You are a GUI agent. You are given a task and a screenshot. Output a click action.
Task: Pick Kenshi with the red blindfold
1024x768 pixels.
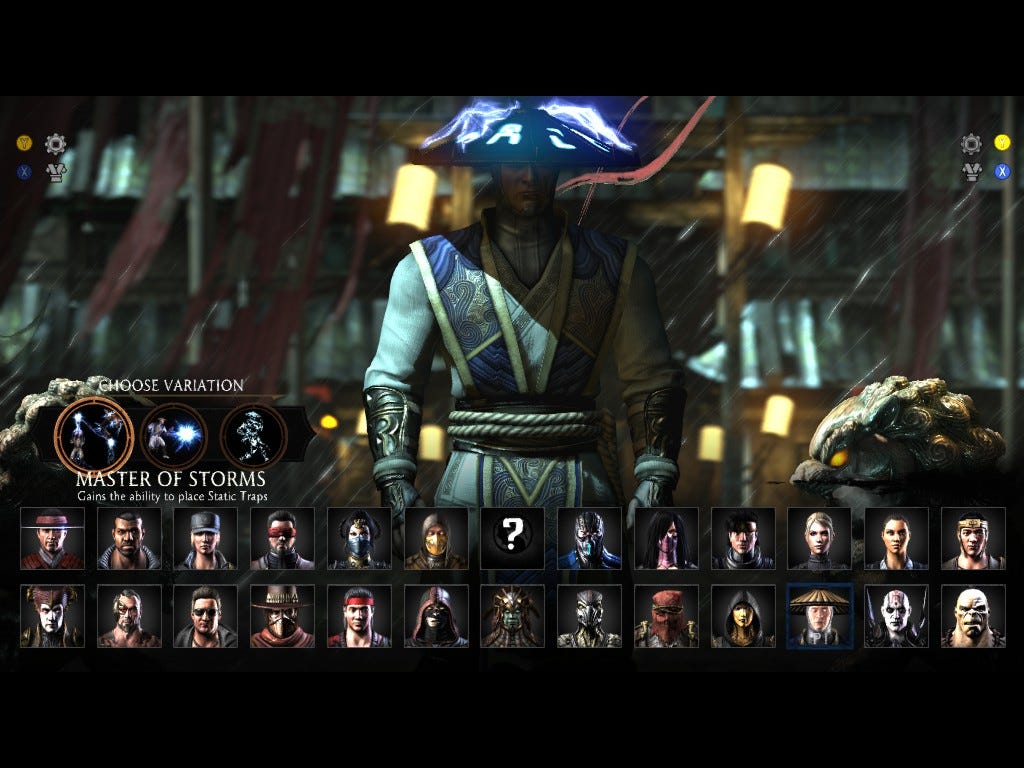click(282, 539)
